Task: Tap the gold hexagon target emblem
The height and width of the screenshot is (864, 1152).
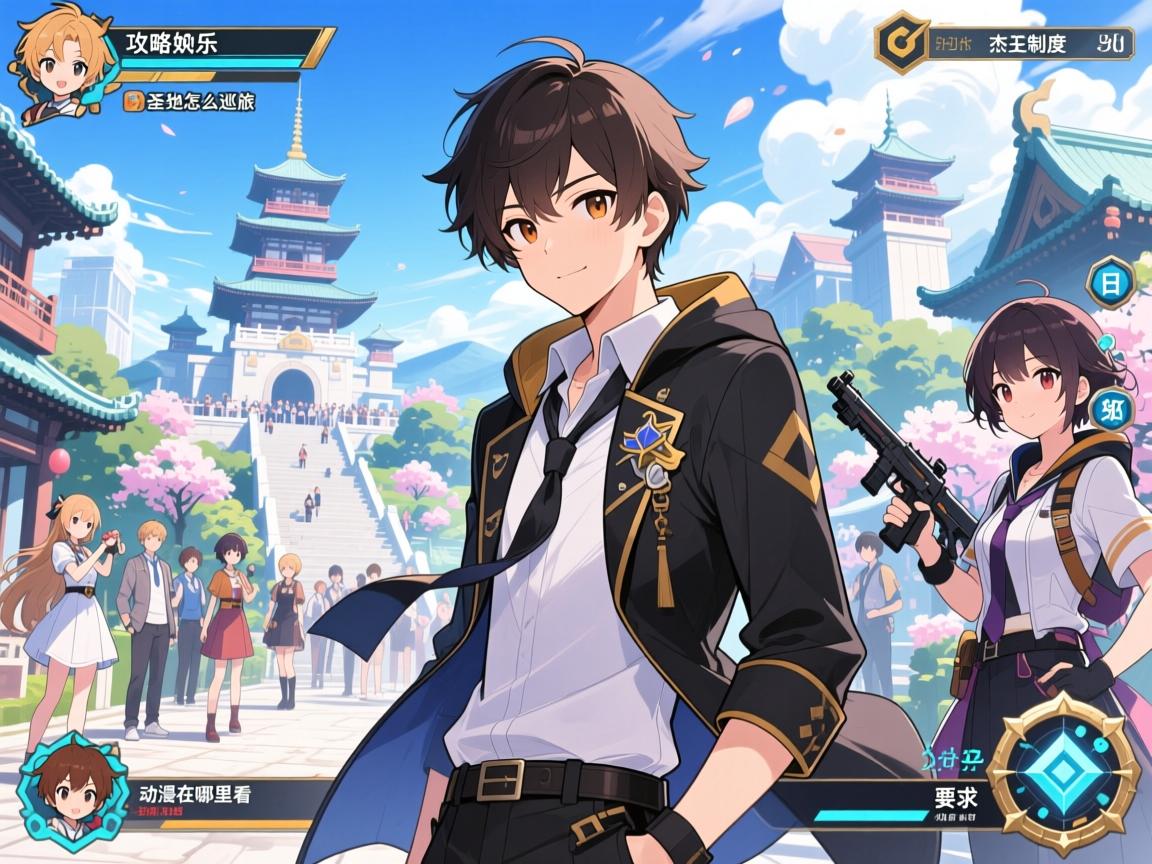Action: click(902, 44)
